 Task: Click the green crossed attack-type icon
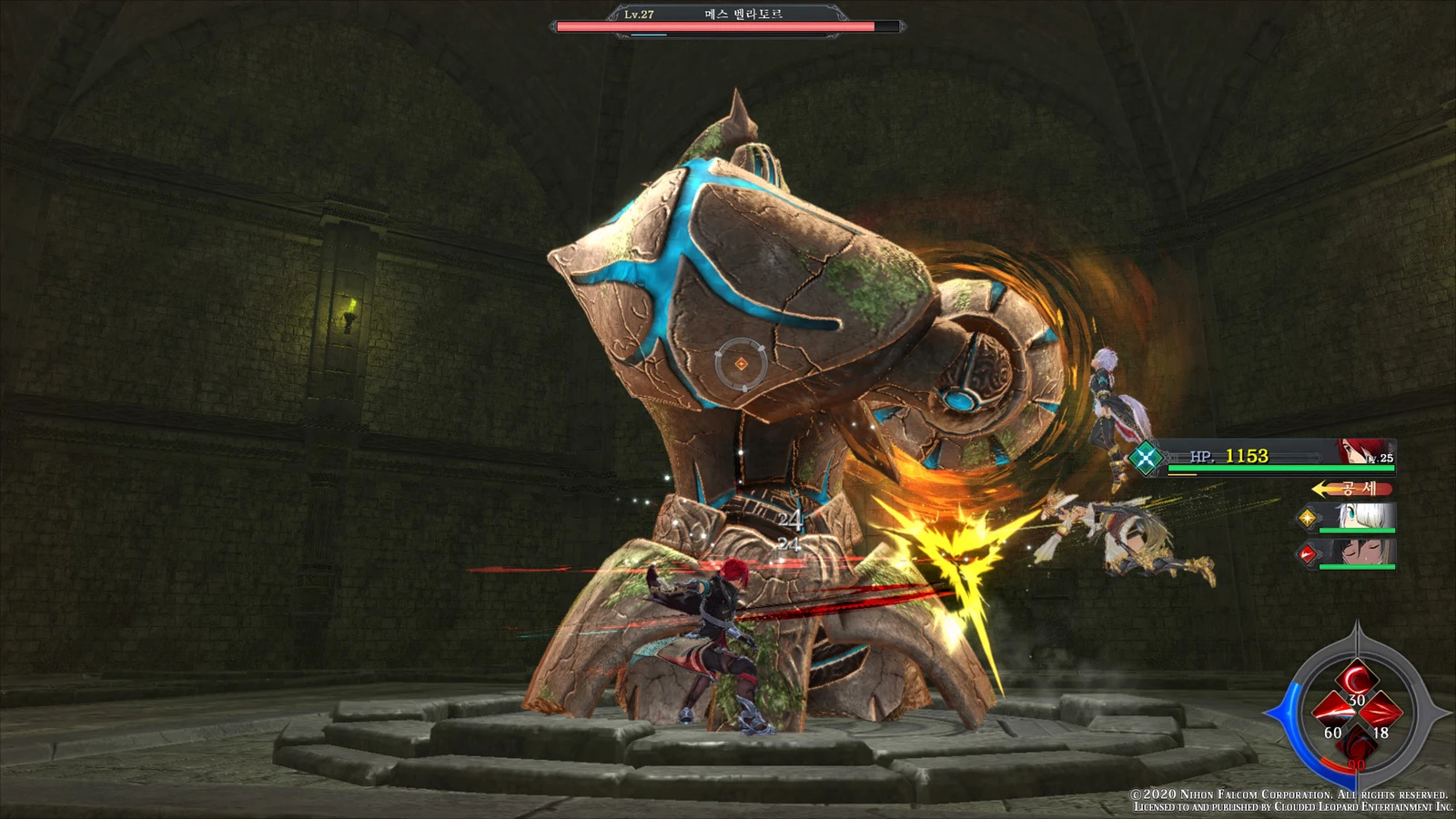pyautogui.click(x=1146, y=457)
